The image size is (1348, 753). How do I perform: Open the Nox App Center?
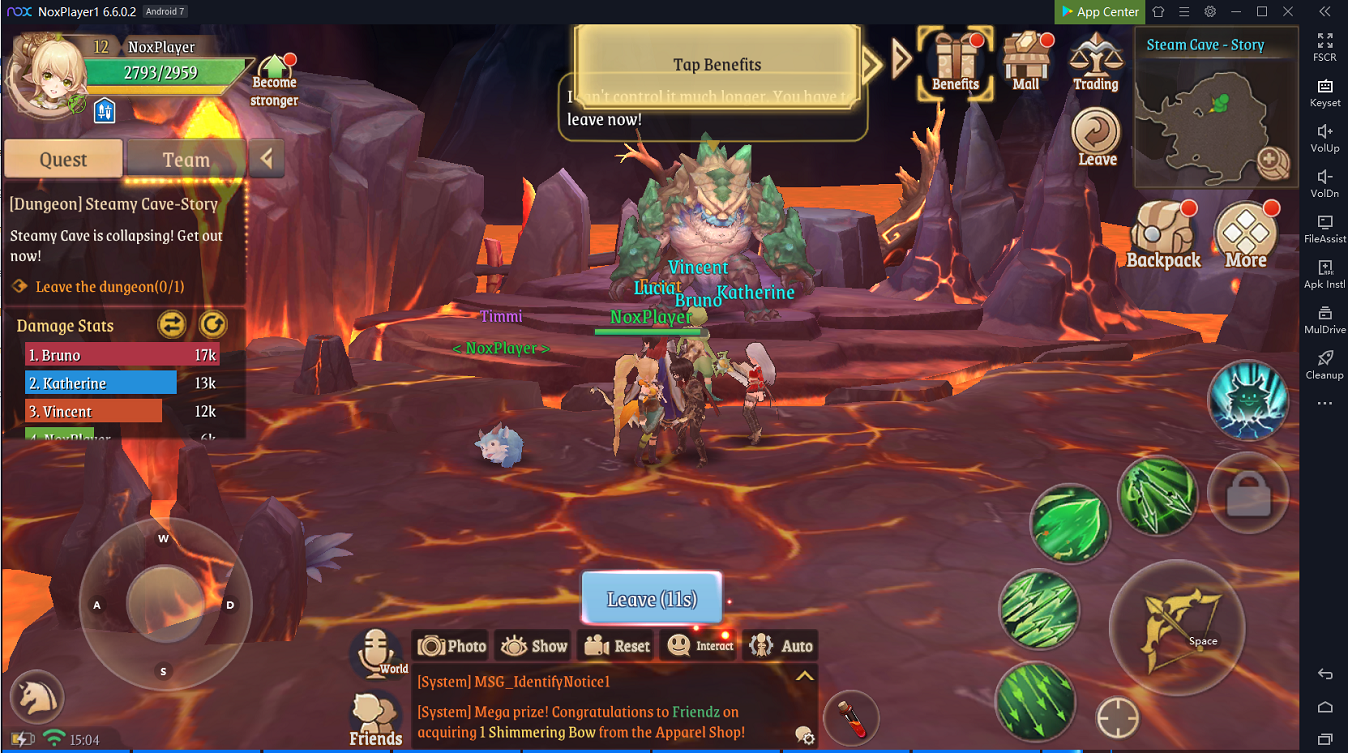(1098, 11)
